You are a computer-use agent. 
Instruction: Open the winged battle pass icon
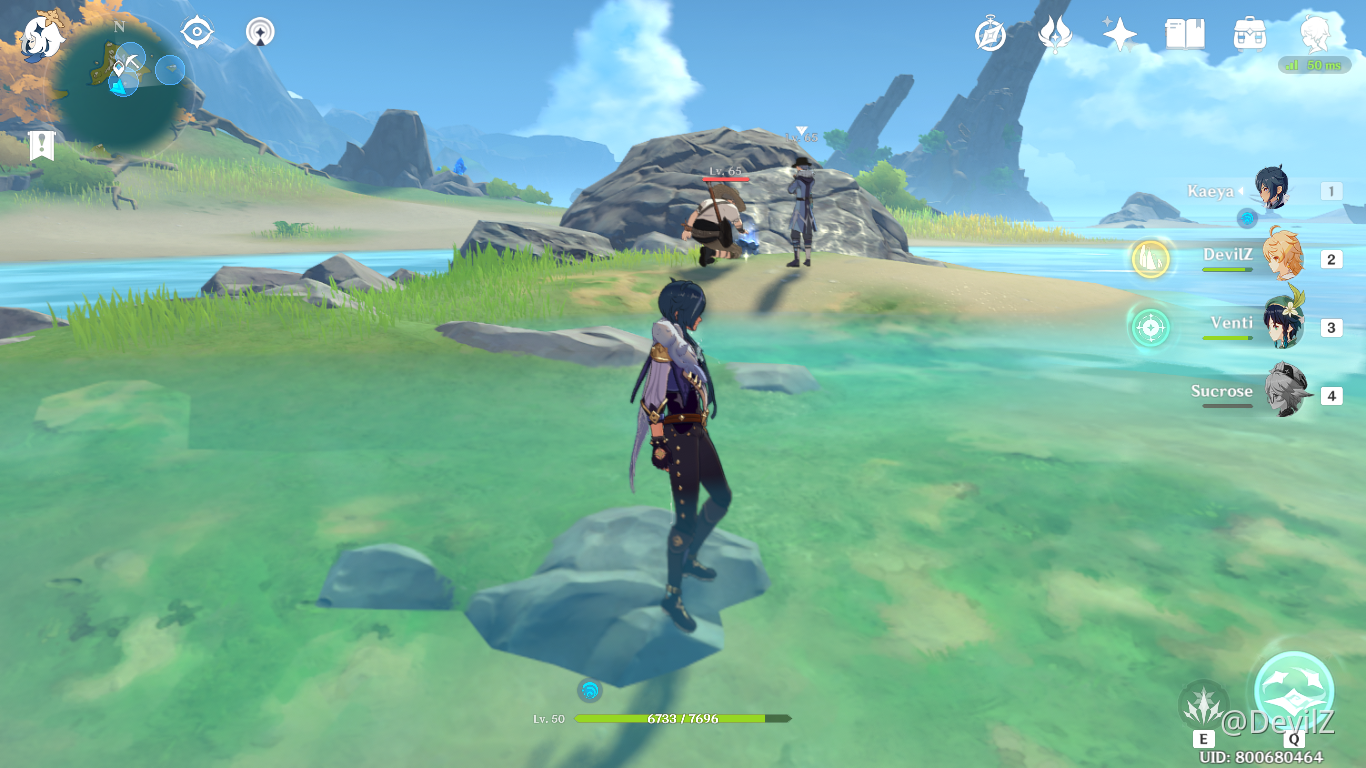tap(1055, 34)
